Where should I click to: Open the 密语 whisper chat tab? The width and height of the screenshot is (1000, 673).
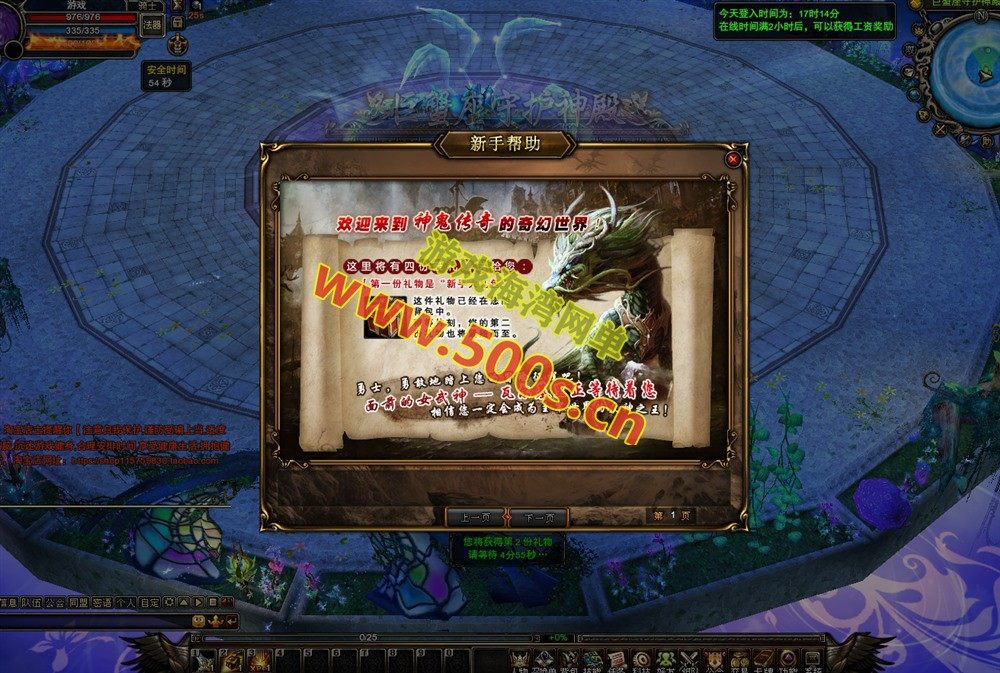[101, 602]
